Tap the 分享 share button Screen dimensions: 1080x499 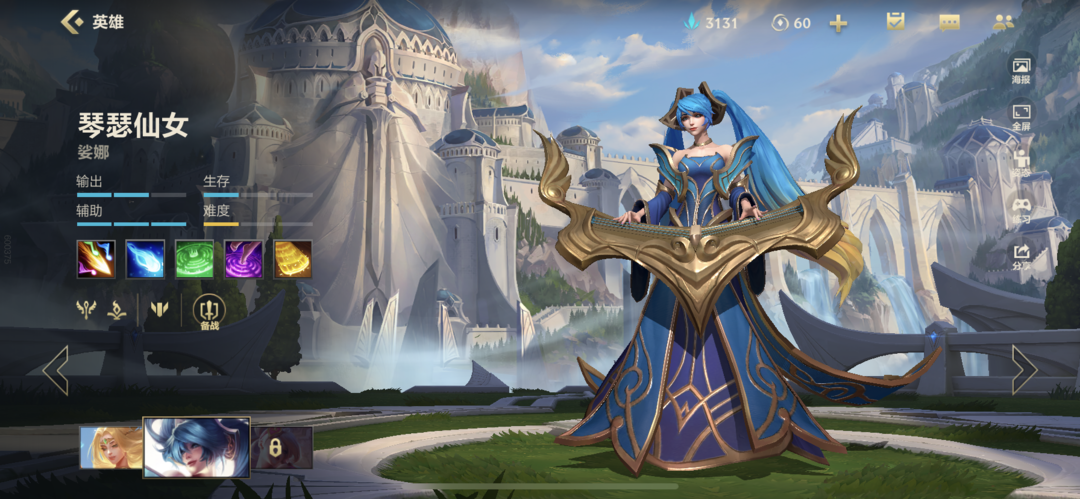click(1021, 258)
